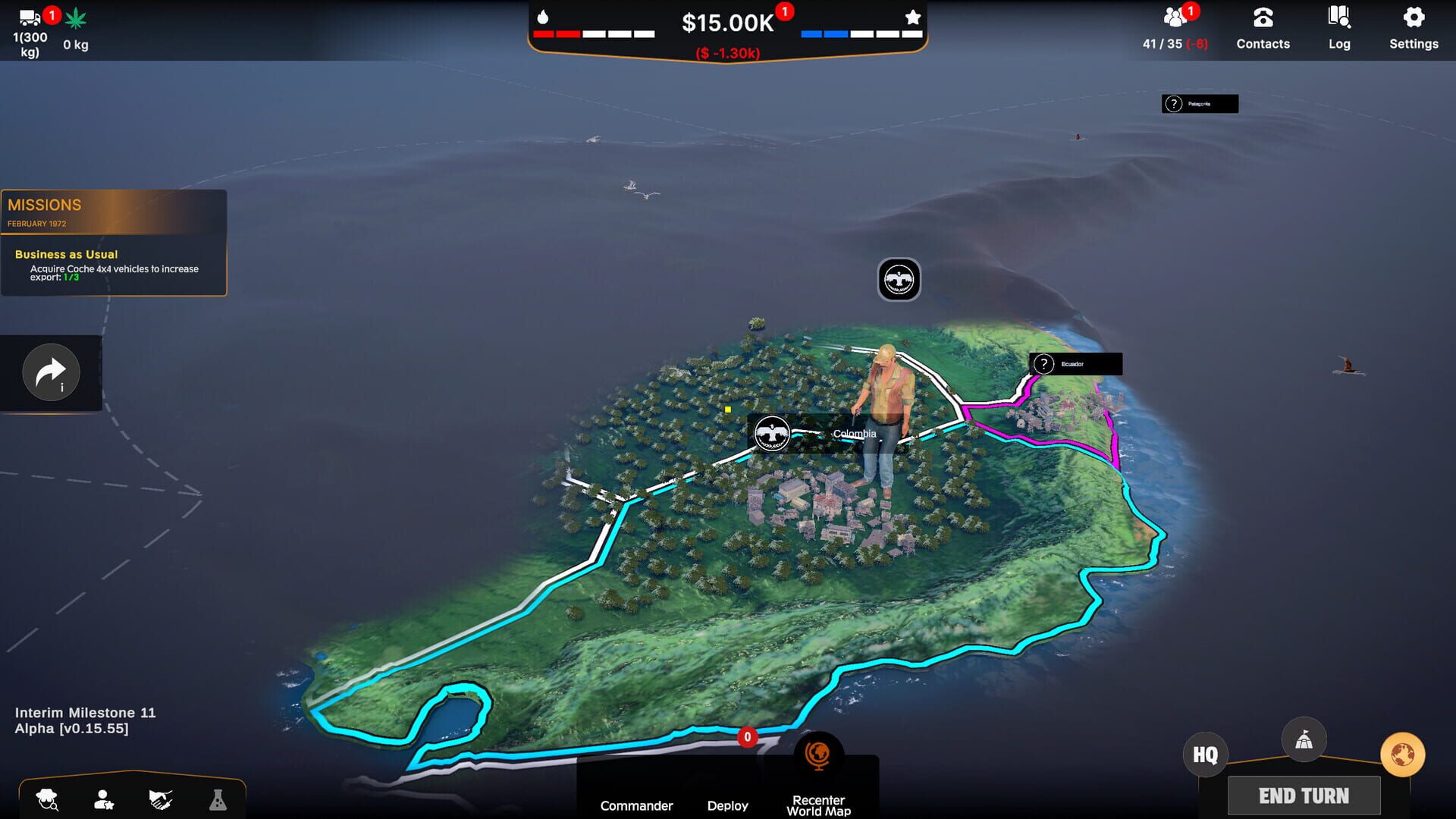Viewport: 1456px width, 819px height.
Task: Open the Deploy tab
Action: 728,805
